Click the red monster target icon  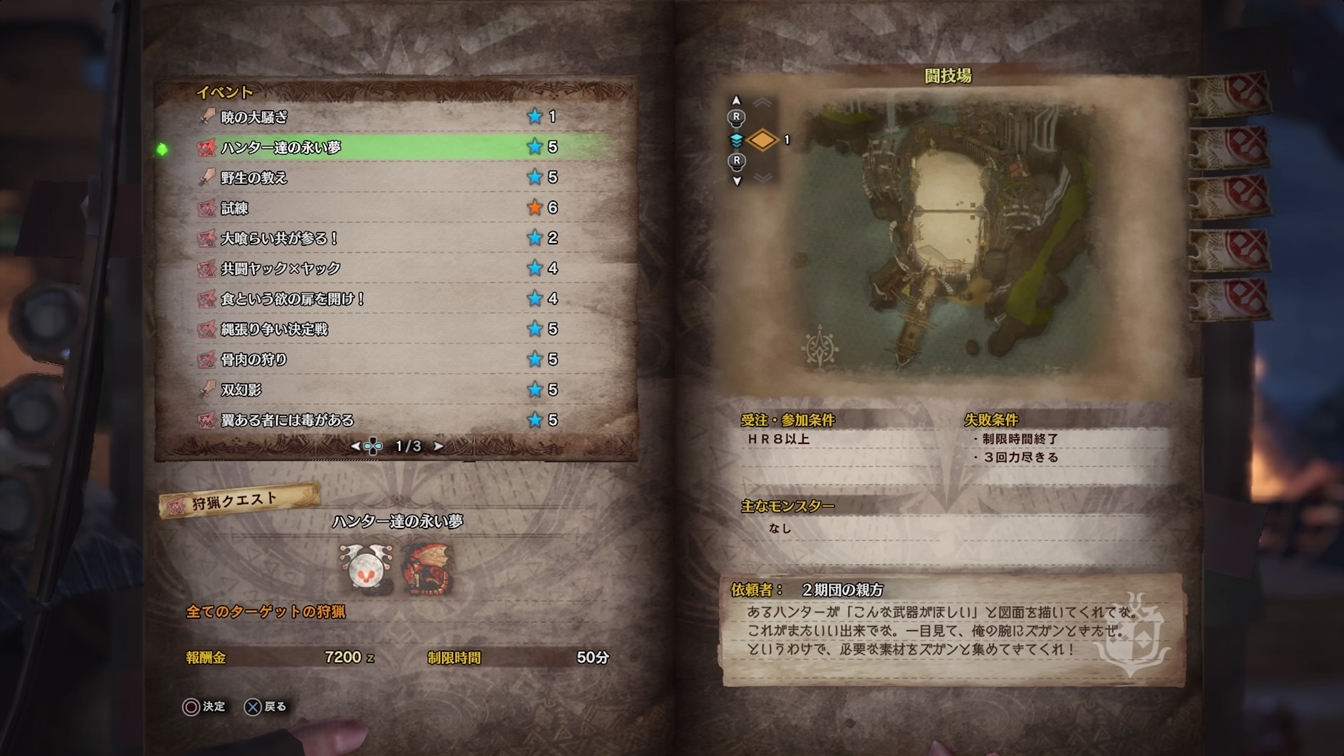(x=428, y=569)
